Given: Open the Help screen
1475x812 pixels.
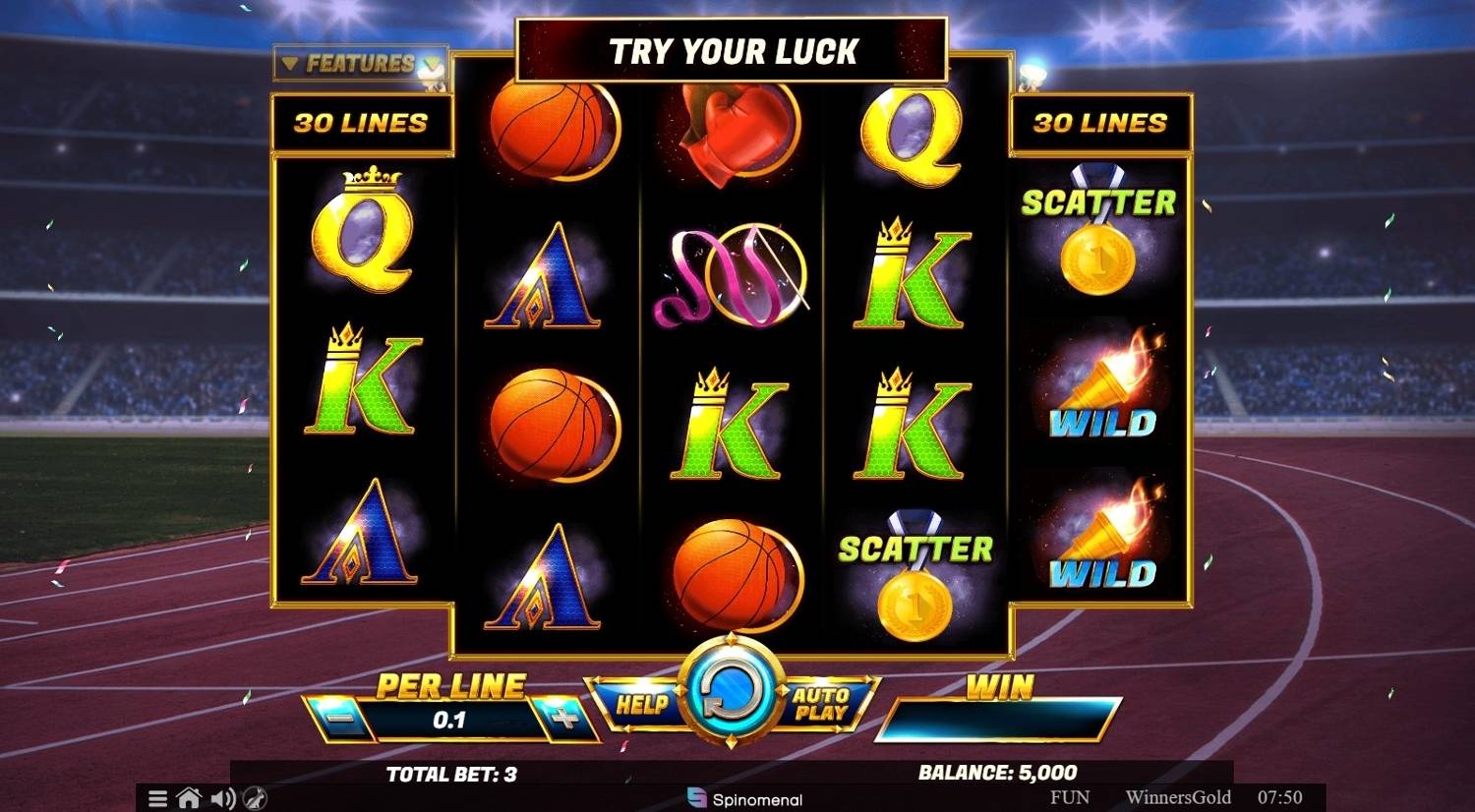Looking at the screenshot, I should (641, 704).
